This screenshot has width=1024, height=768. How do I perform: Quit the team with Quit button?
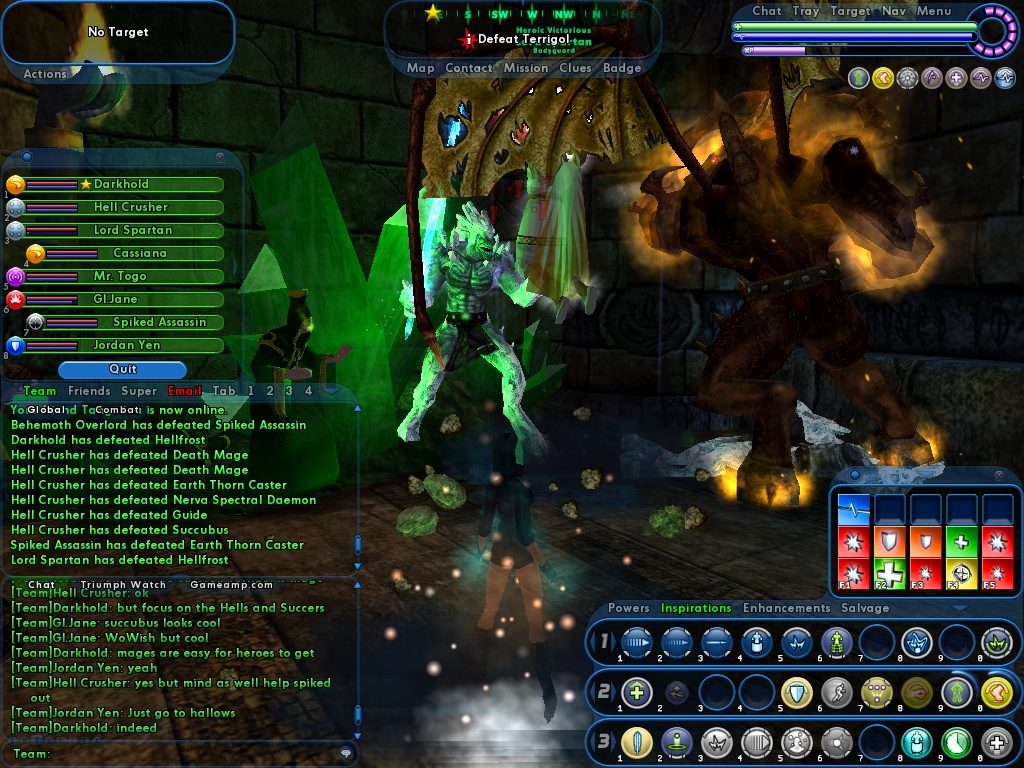[122, 369]
